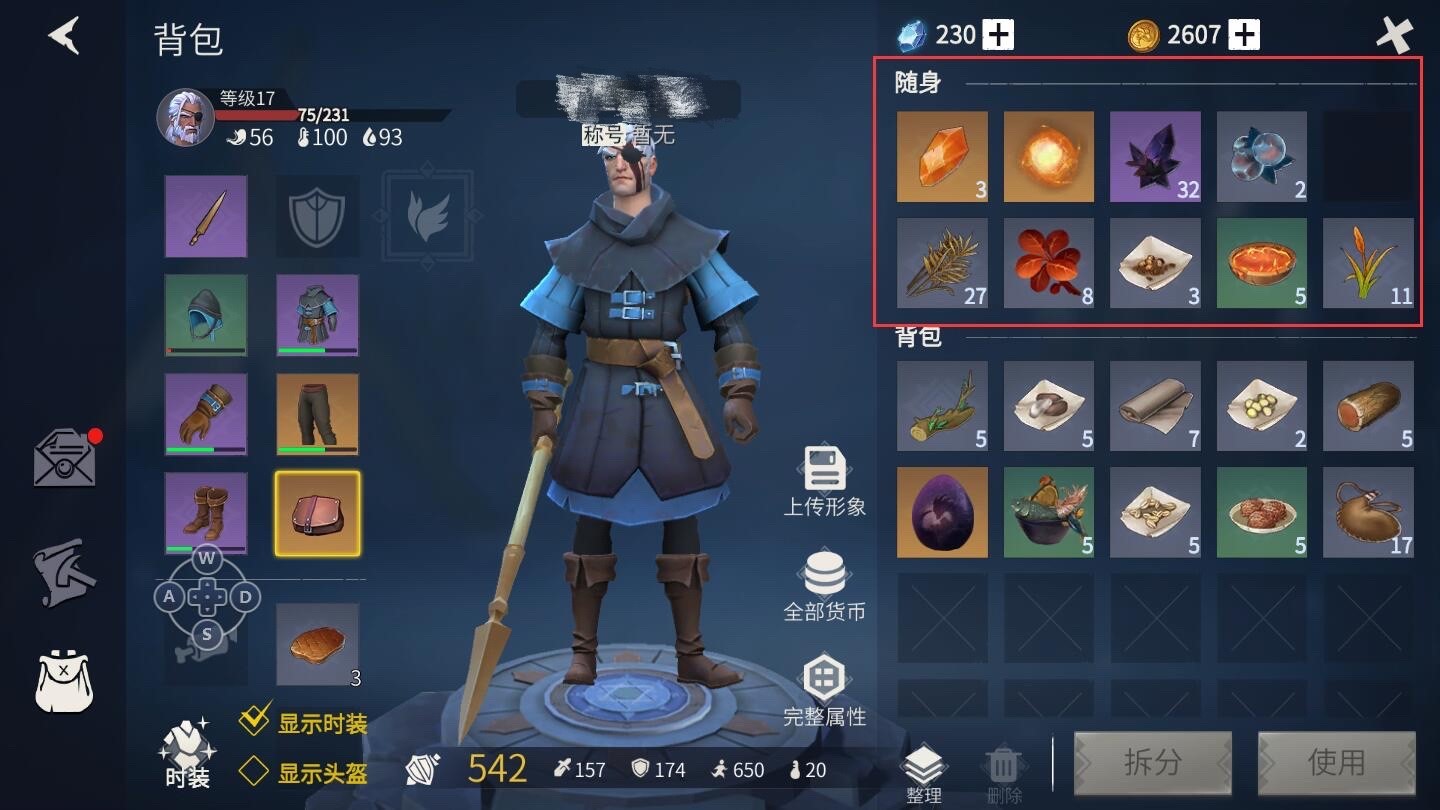
Task: Go back with the arrow button
Action: tap(64, 36)
